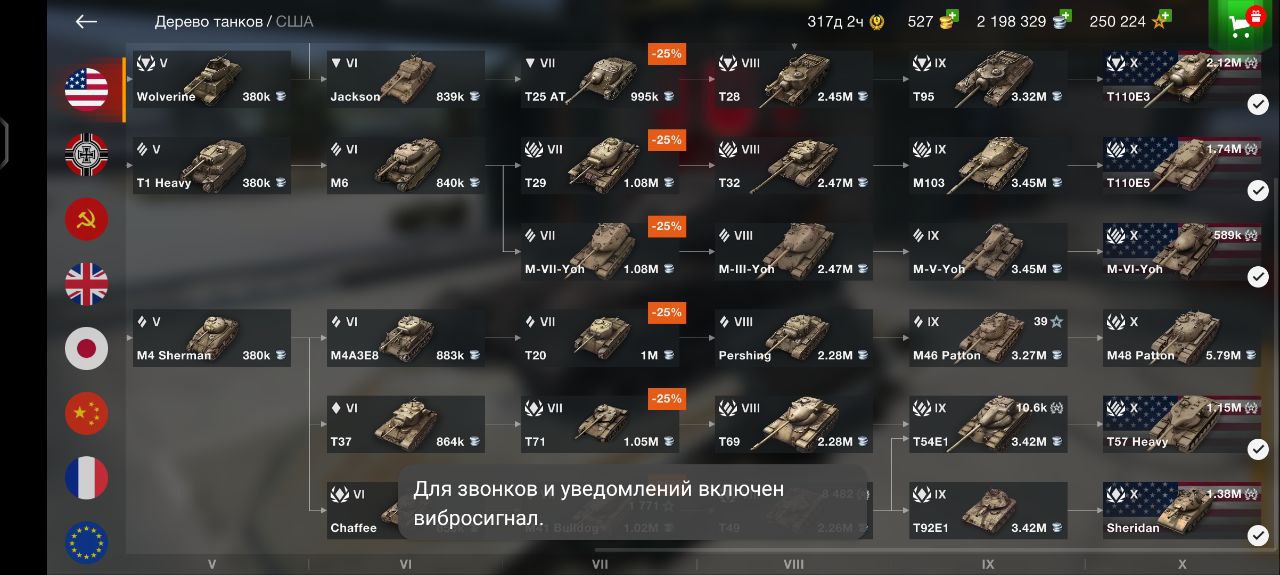1280x575 pixels.
Task: Choose the M46 Patton tank node
Action: [x=988, y=338]
